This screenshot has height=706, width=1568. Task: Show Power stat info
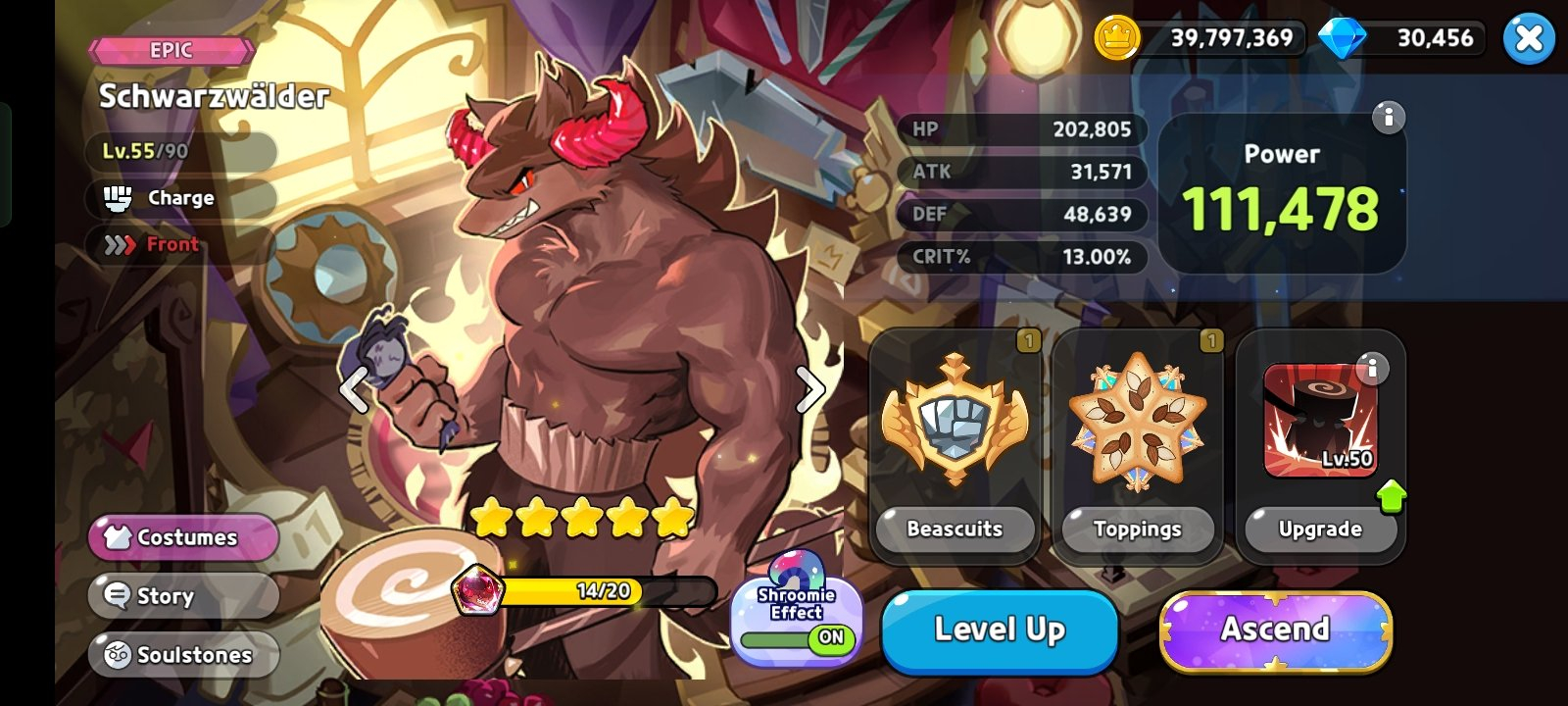(1388, 118)
